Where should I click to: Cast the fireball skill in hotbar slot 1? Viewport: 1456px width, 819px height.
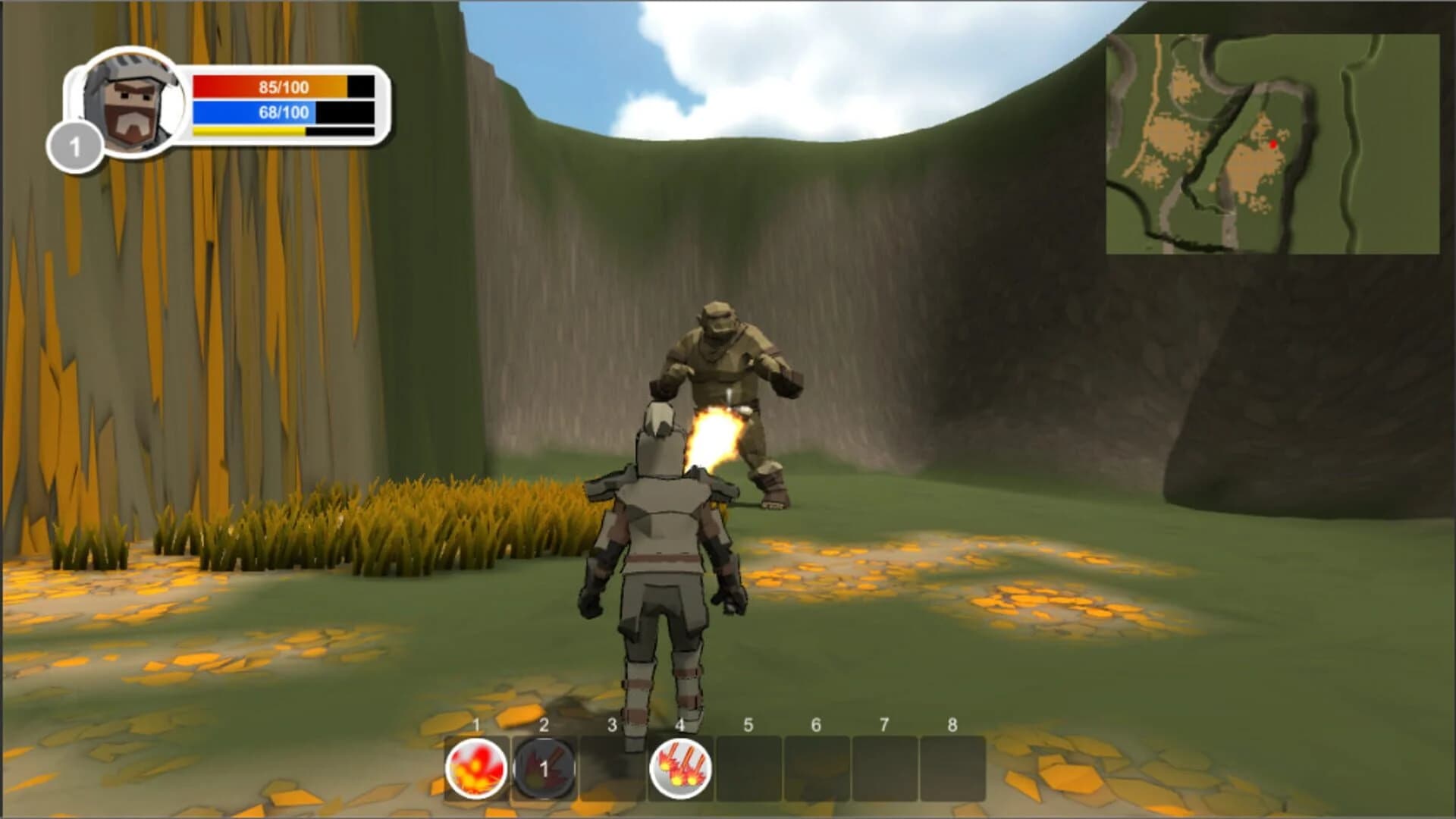coord(476,768)
